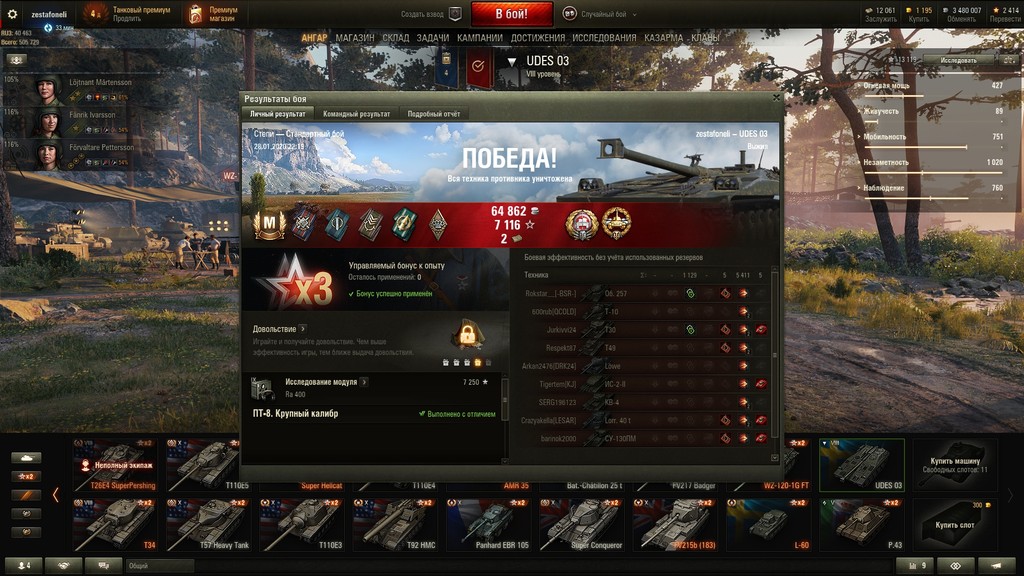Show the ДОСТИЖЕНИЯ page

coord(538,38)
